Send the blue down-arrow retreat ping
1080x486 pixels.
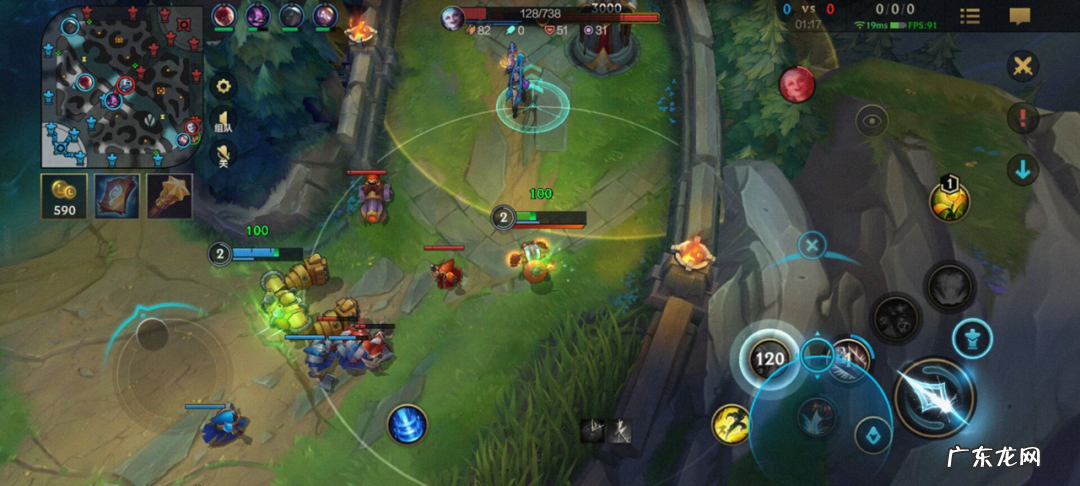[1022, 170]
